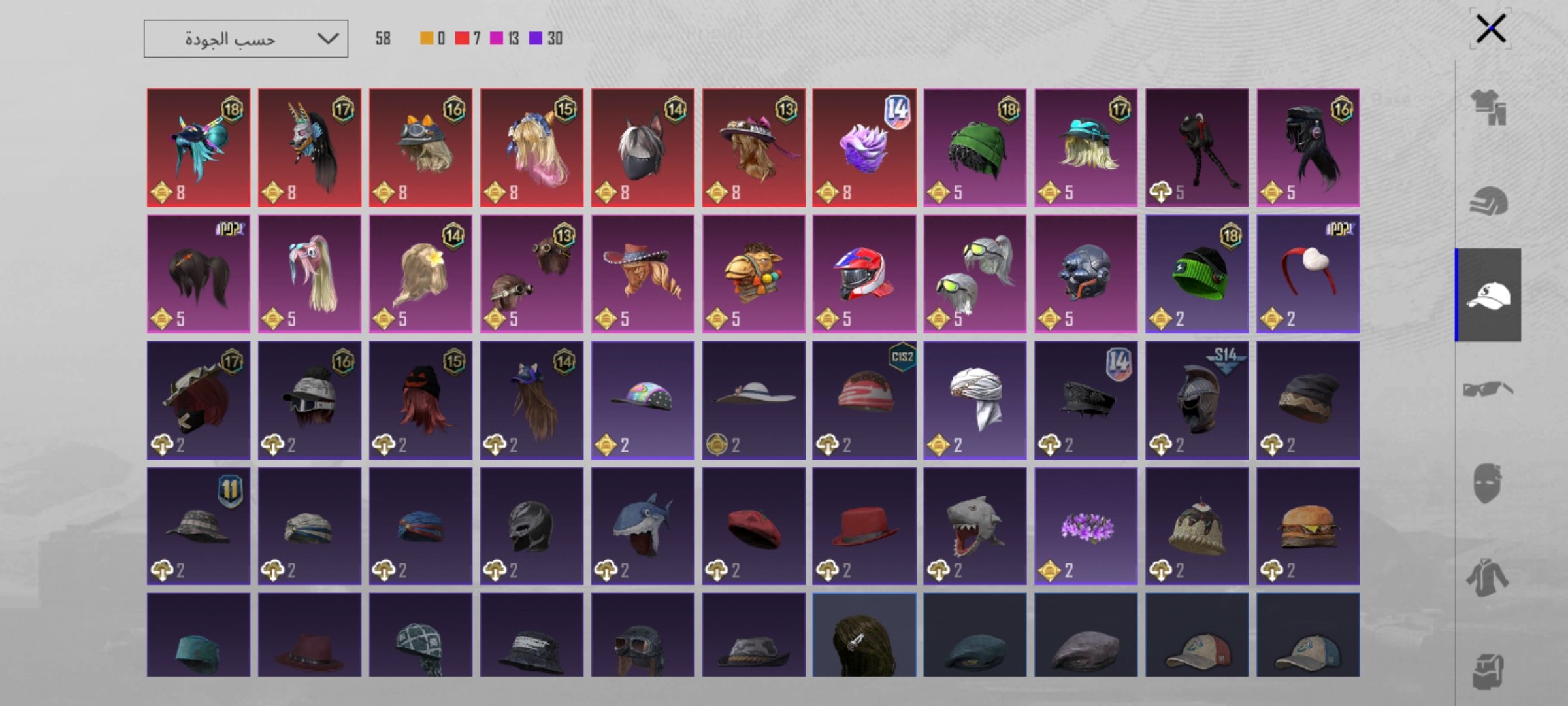Select the purple rose hair item
The image size is (1568, 706).
864,148
